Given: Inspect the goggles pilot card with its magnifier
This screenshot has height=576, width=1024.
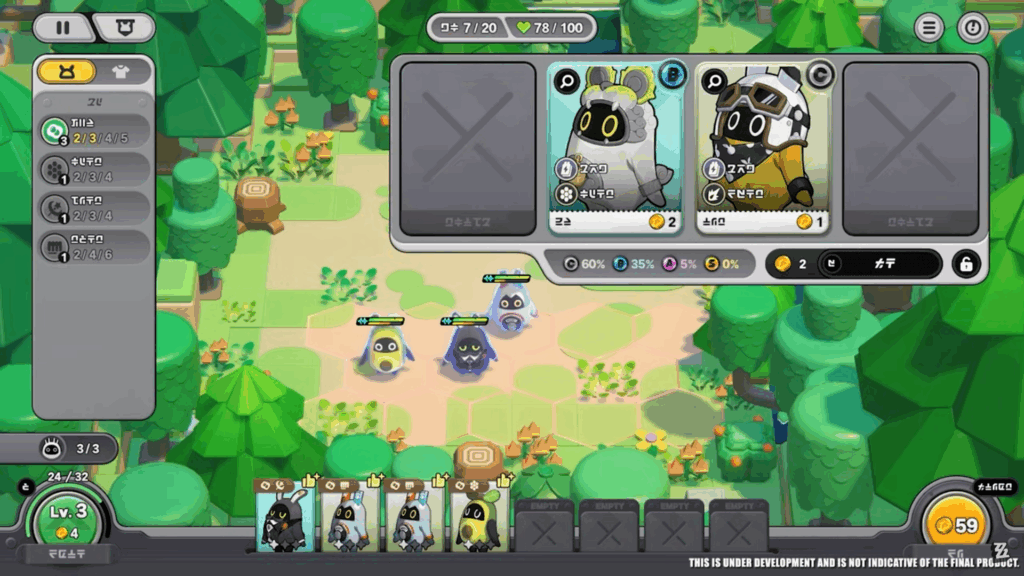Looking at the screenshot, I should tap(714, 81).
